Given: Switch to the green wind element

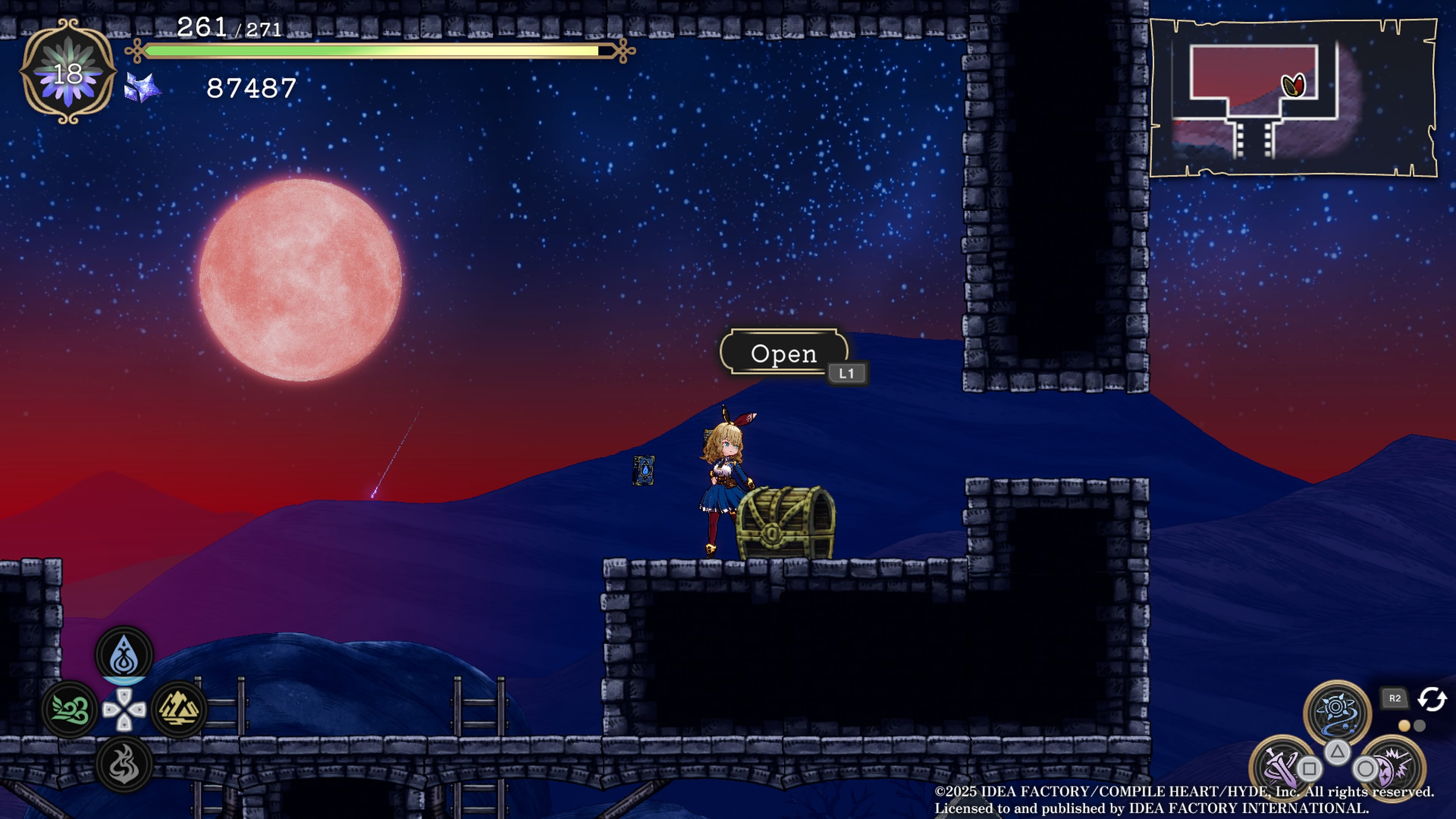Looking at the screenshot, I should pyautogui.click(x=70, y=709).
